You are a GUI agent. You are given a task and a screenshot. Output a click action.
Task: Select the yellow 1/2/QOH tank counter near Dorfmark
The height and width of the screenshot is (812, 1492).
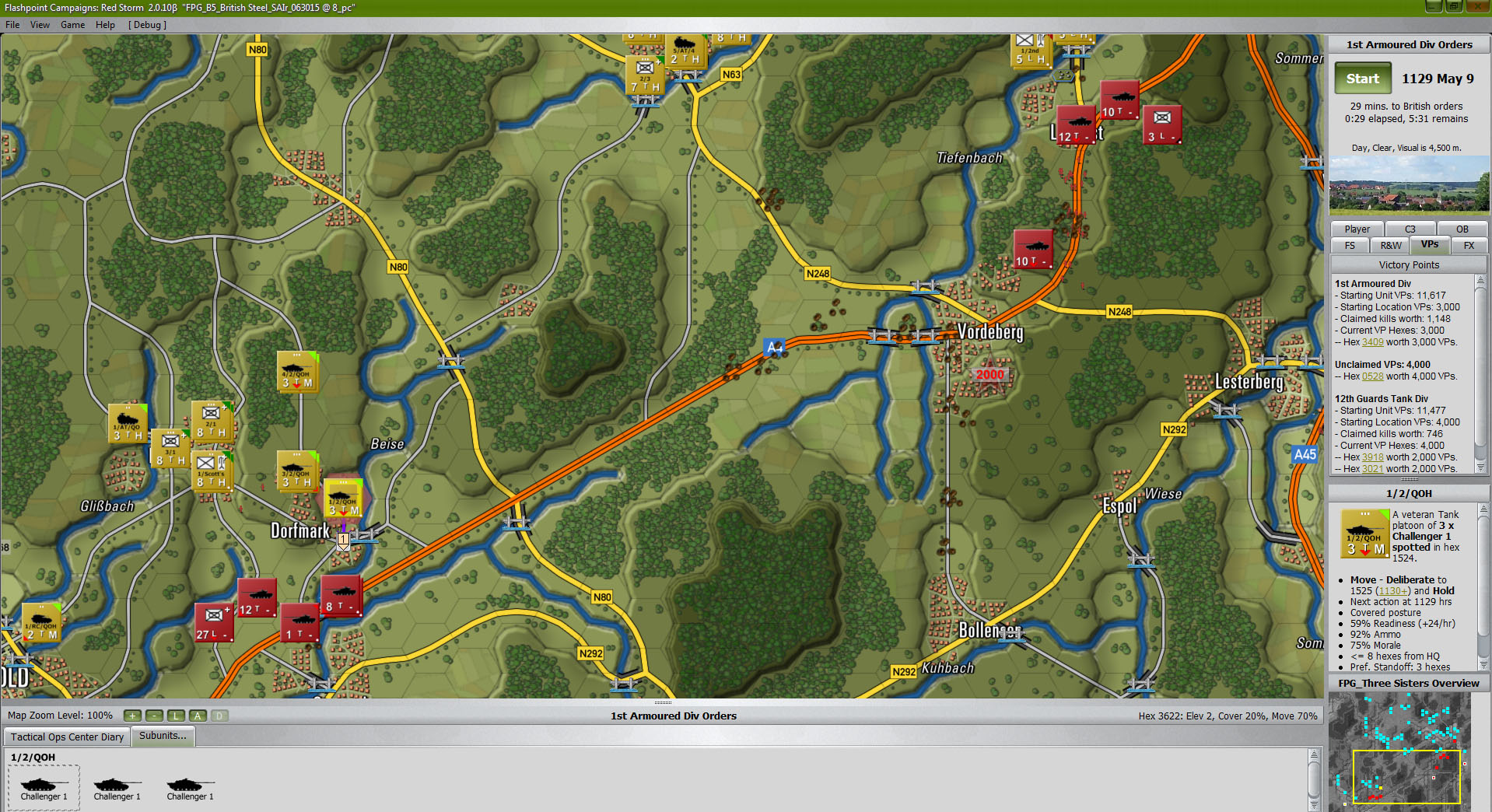[343, 498]
